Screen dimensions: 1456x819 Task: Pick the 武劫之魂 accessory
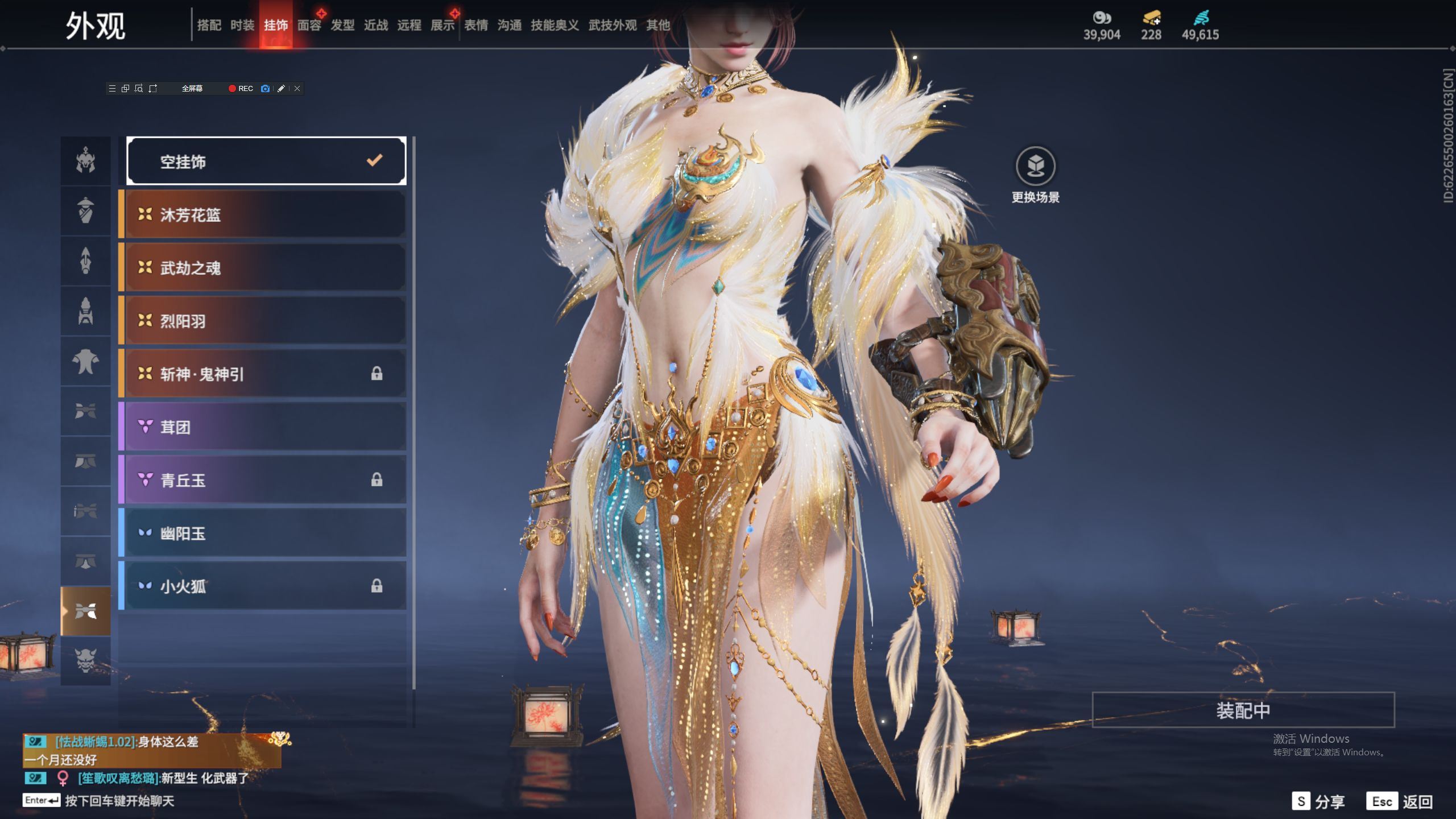click(x=265, y=268)
